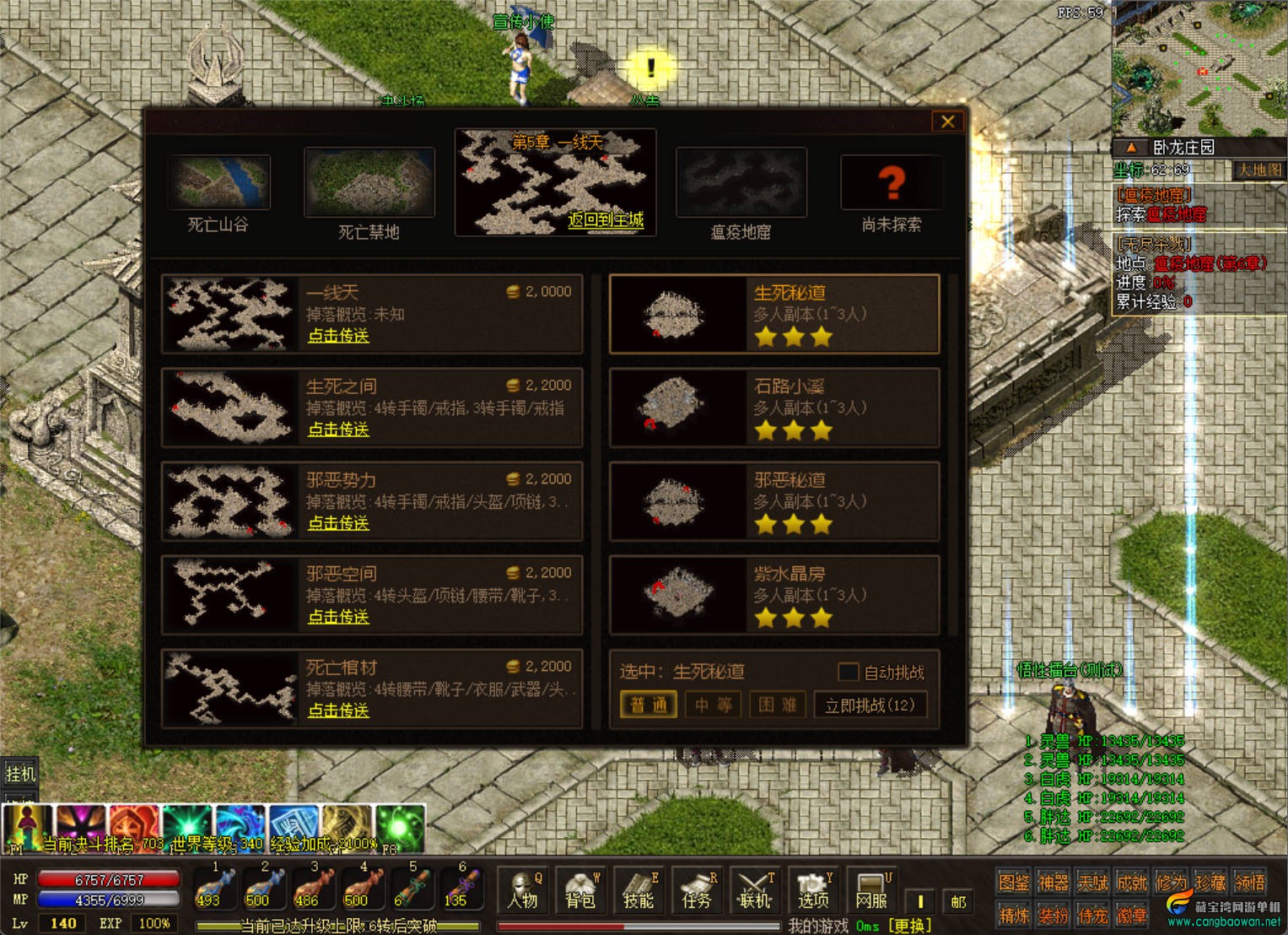Screen dimensions: 1288x935
Task: Activate the 挂机 auto-play button
Action: [20, 773]
